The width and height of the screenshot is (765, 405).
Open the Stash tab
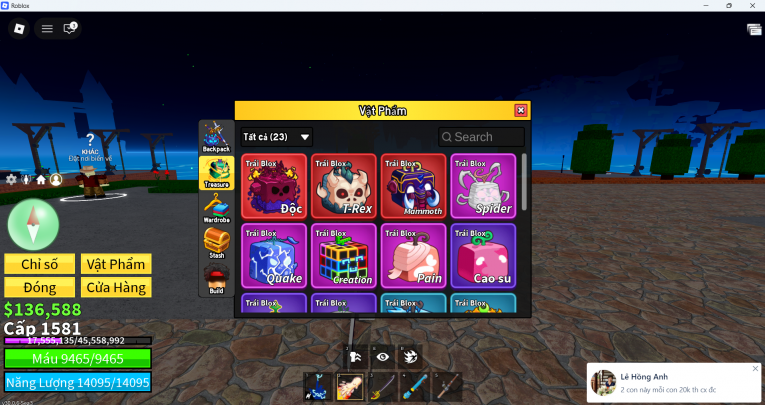216,243
